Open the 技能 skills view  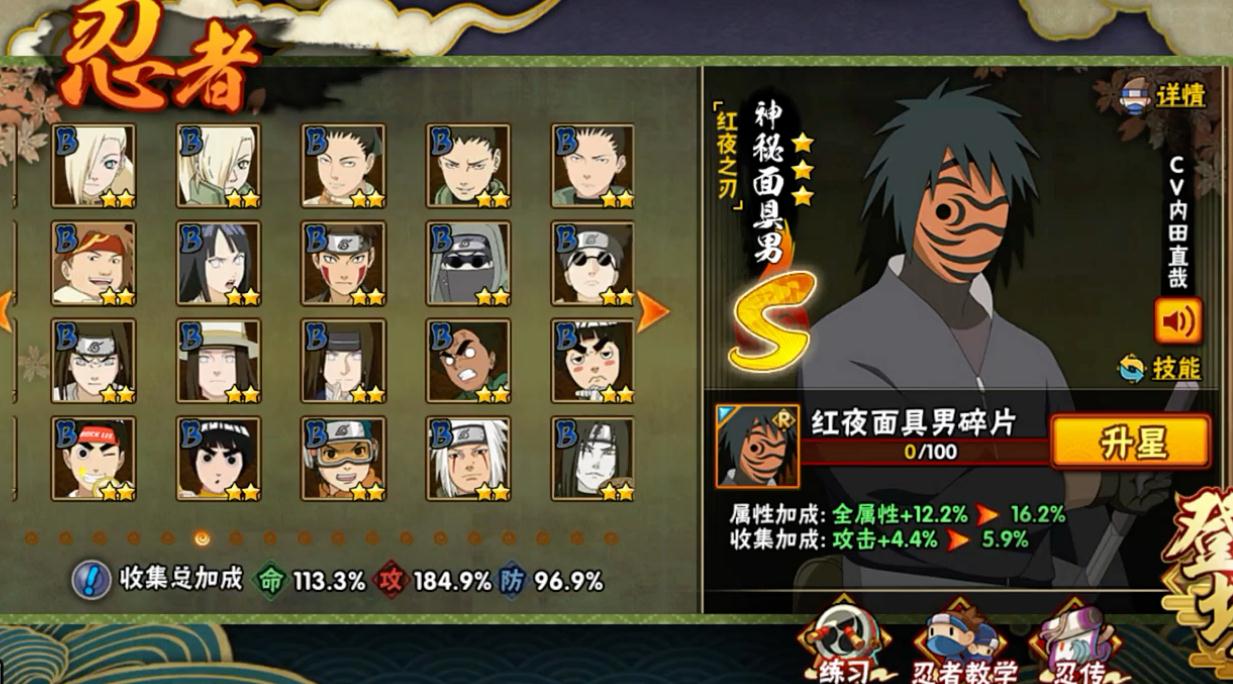(x=1161, y=369)
